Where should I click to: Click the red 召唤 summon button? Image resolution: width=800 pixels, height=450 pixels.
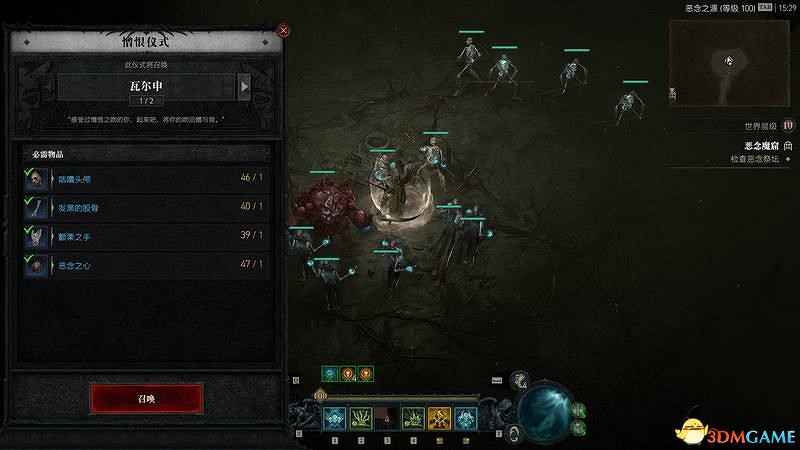coord(146,397)
